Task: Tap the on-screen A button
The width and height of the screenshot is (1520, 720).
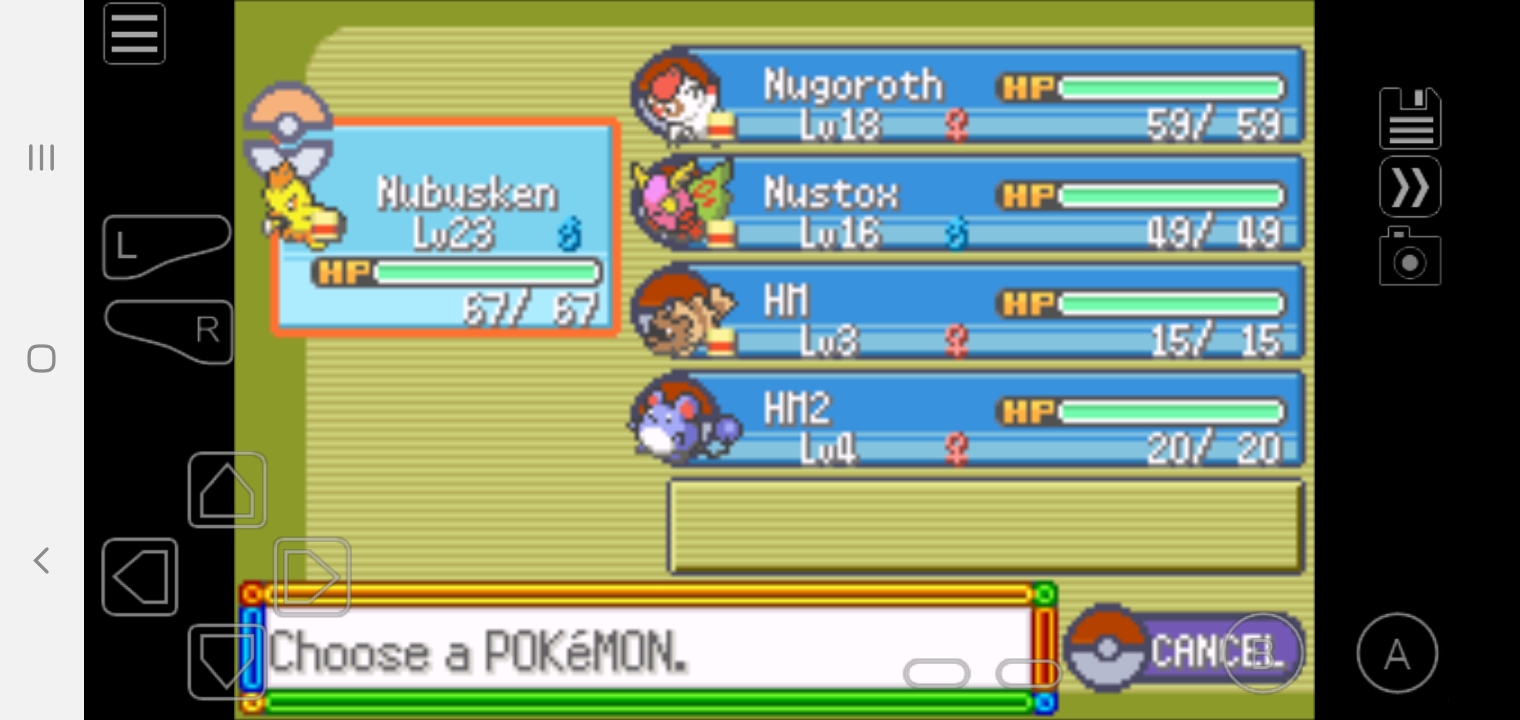Action: click(1397, 654)
